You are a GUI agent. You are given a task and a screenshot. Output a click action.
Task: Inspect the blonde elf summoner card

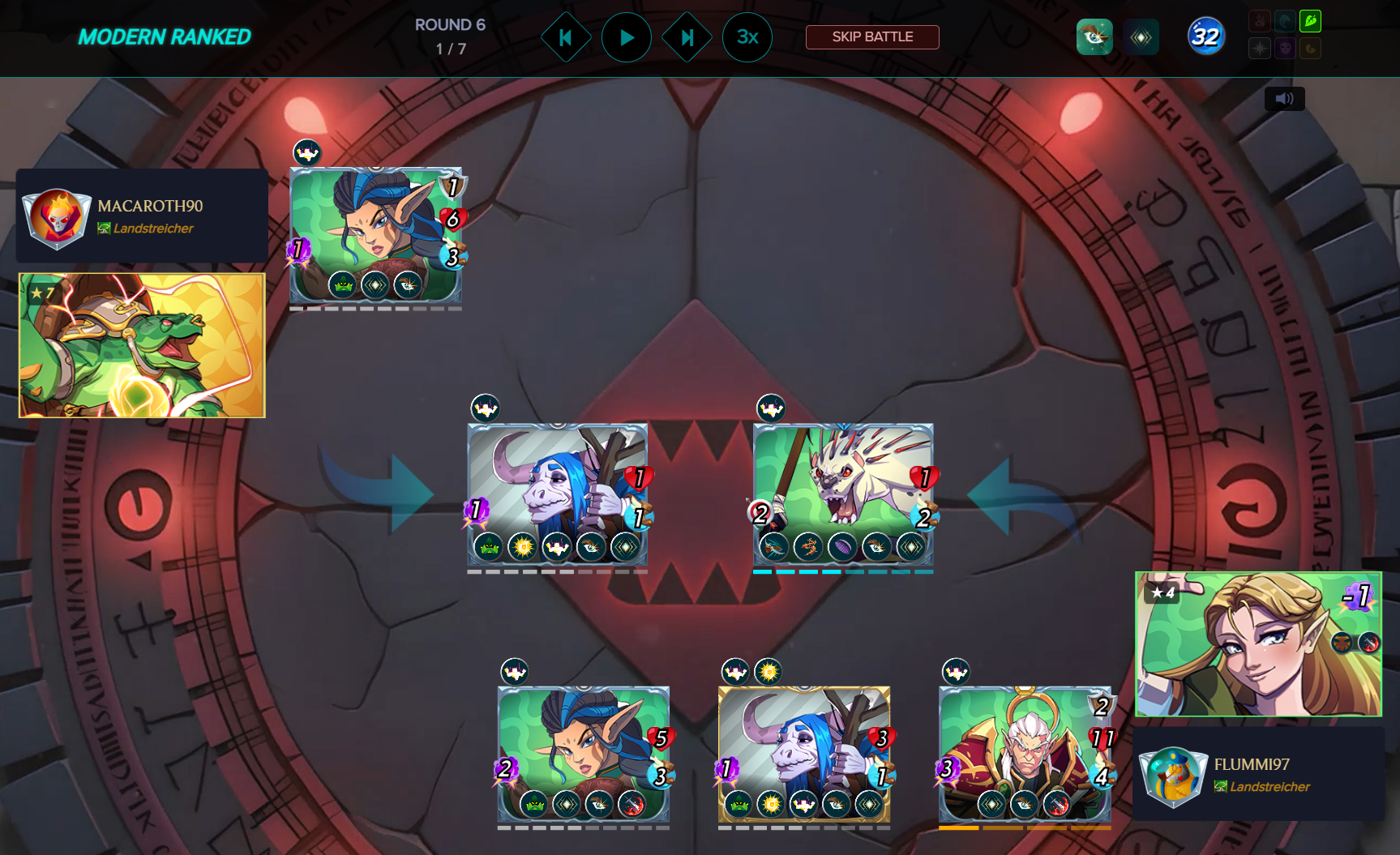1257,644
